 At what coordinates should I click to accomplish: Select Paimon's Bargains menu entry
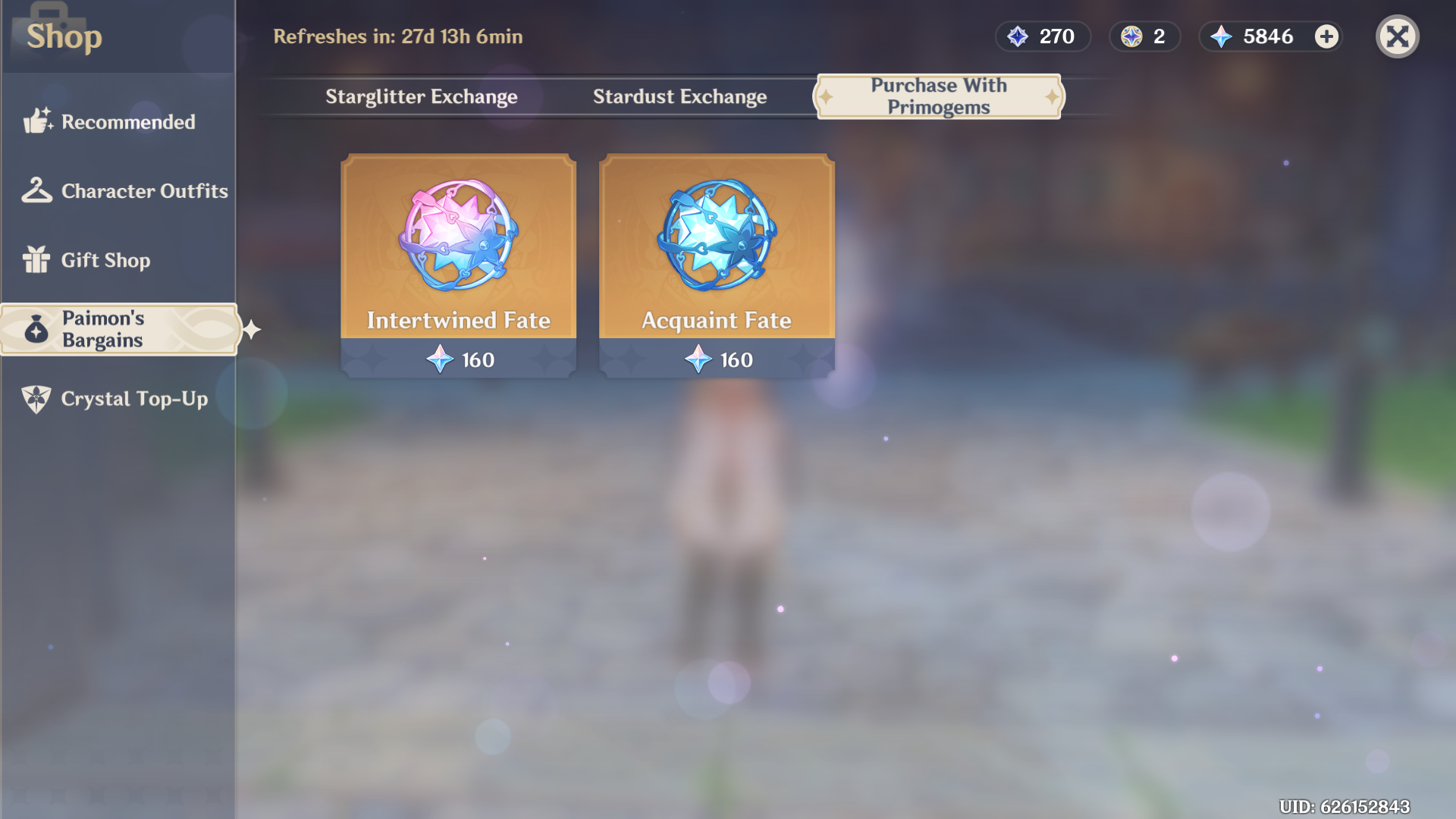click(118, 329)
